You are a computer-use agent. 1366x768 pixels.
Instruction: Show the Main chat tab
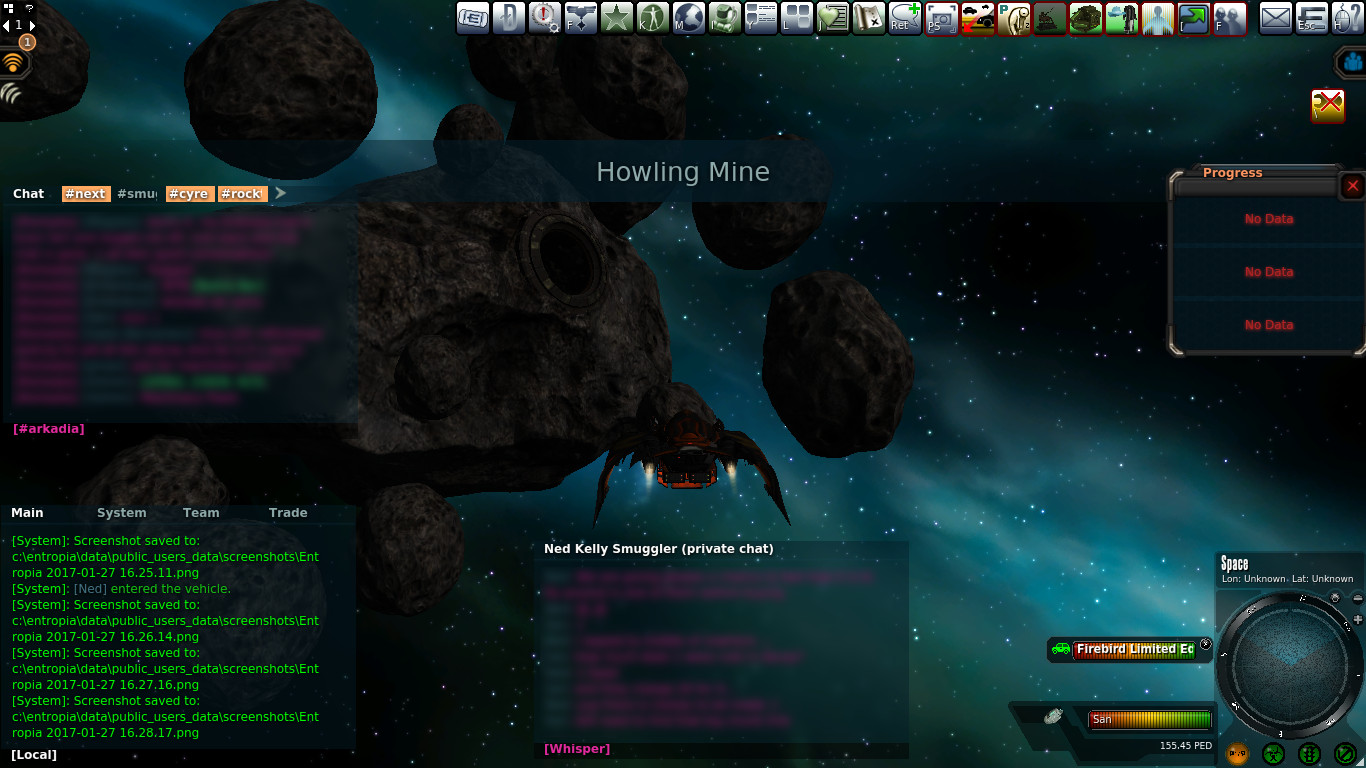pos(27,513)
